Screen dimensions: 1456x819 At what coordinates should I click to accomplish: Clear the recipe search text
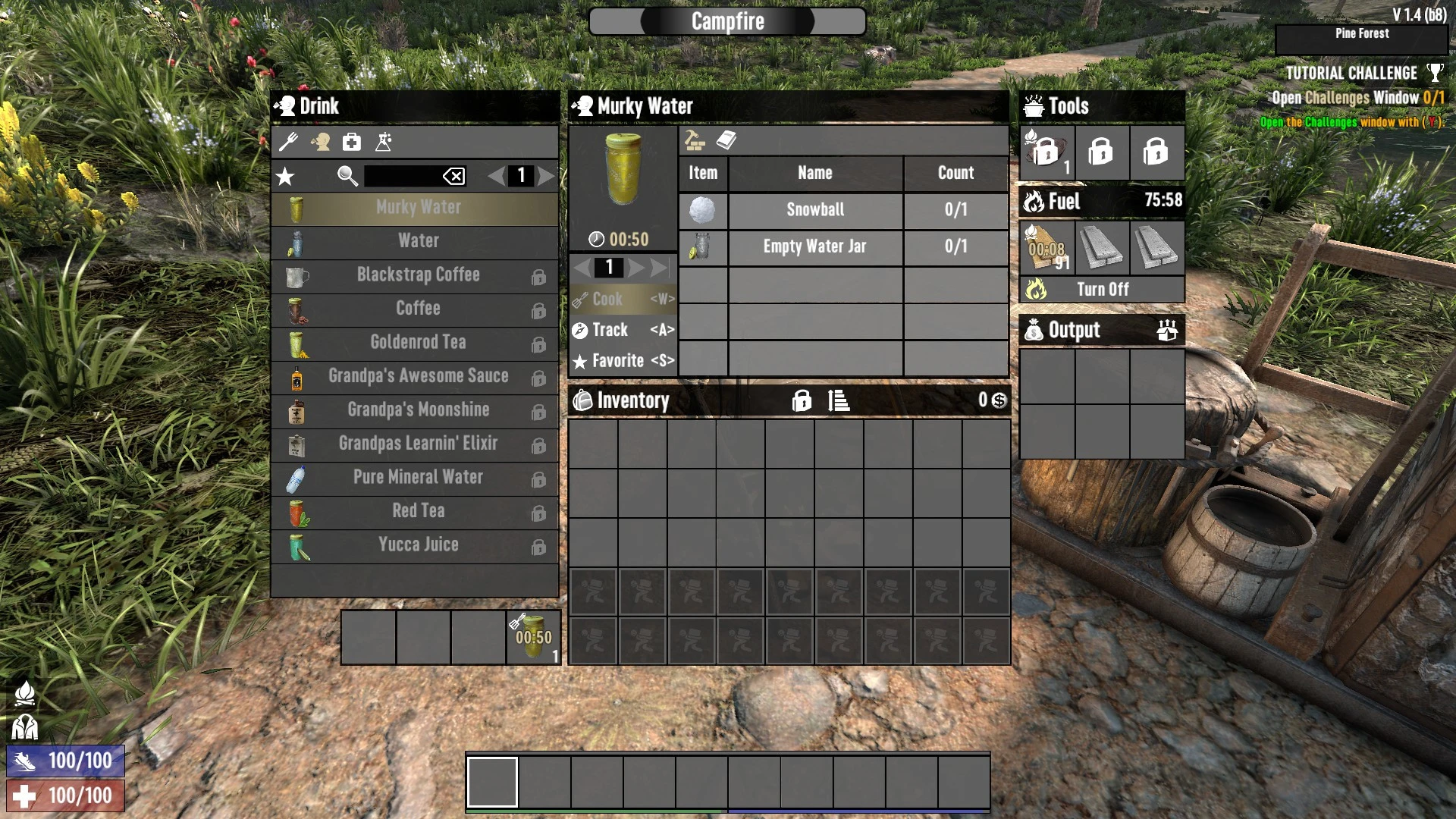point(453,177)
